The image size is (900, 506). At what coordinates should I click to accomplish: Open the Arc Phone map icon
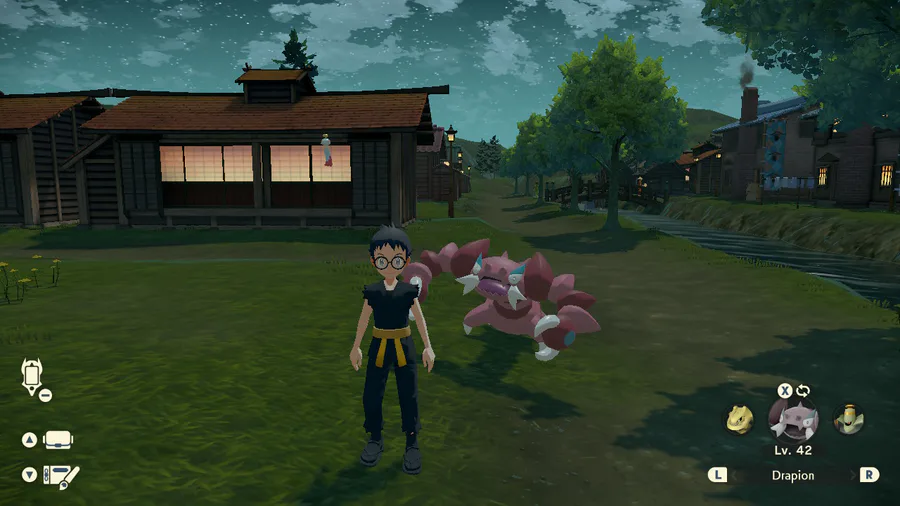30,377
